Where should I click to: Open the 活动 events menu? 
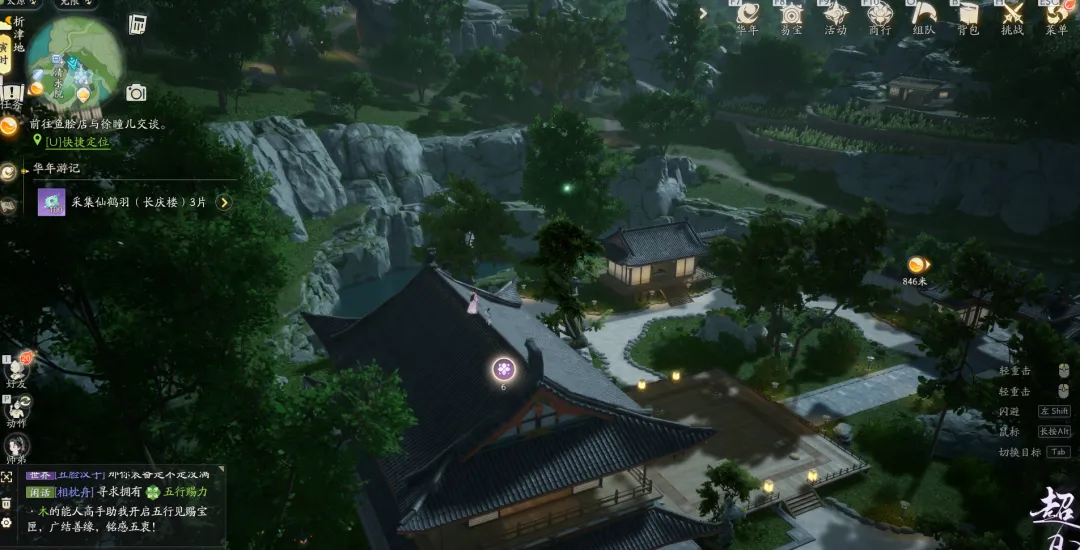point(835,15)
